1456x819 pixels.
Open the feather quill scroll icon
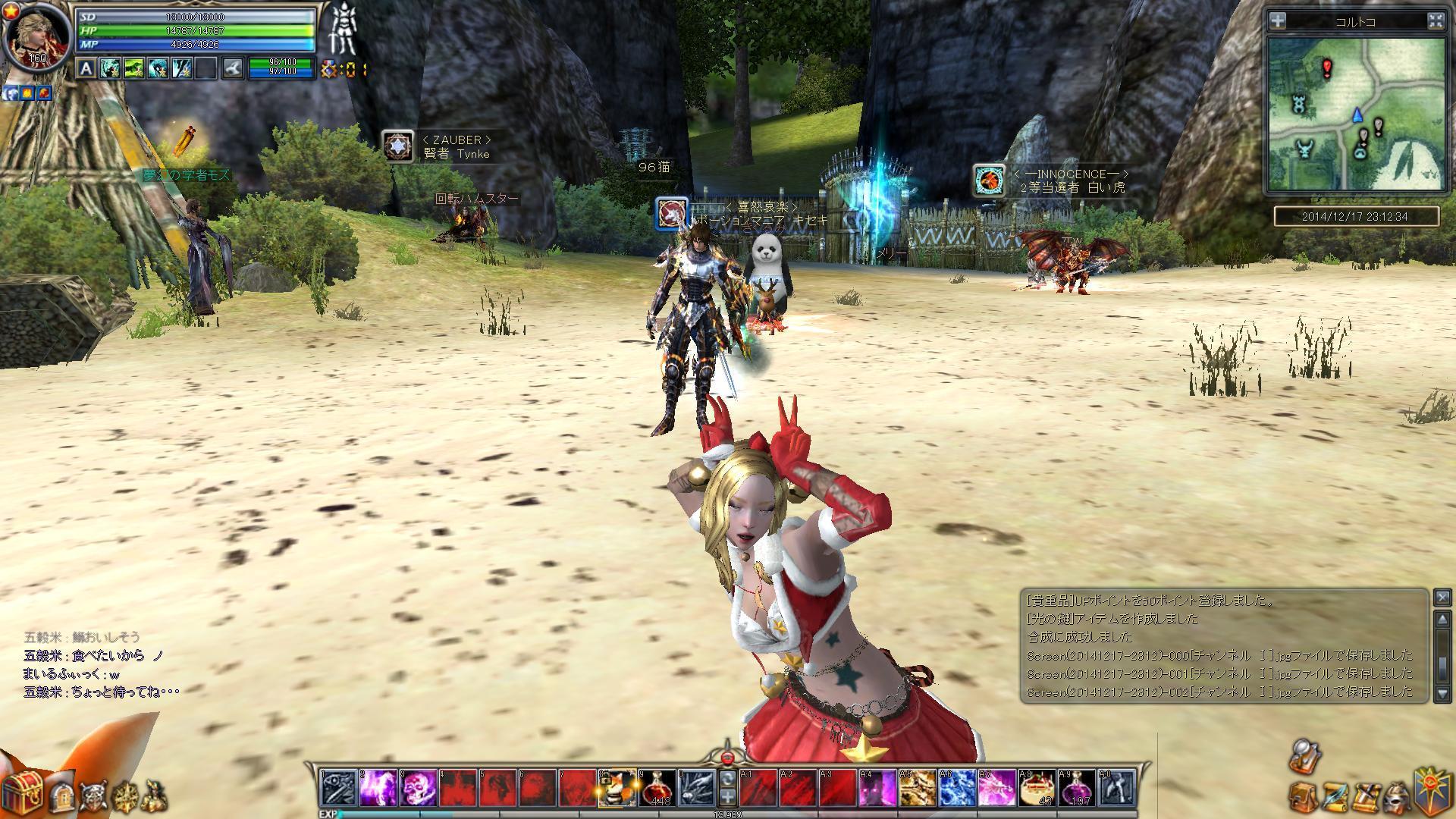click(x=1333, y=796)
